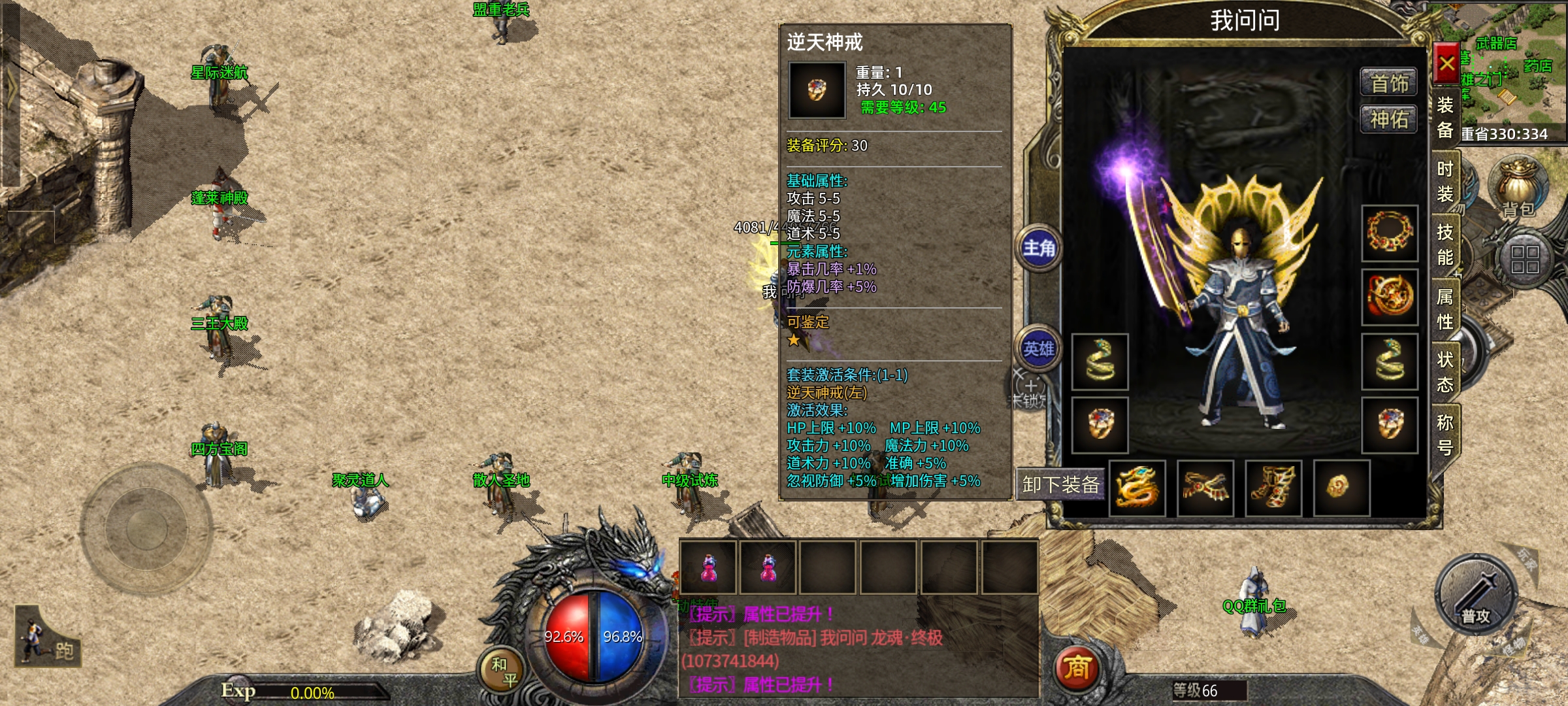
Task: Click the 首饰 accessories button
Action: click(1389, 83)
